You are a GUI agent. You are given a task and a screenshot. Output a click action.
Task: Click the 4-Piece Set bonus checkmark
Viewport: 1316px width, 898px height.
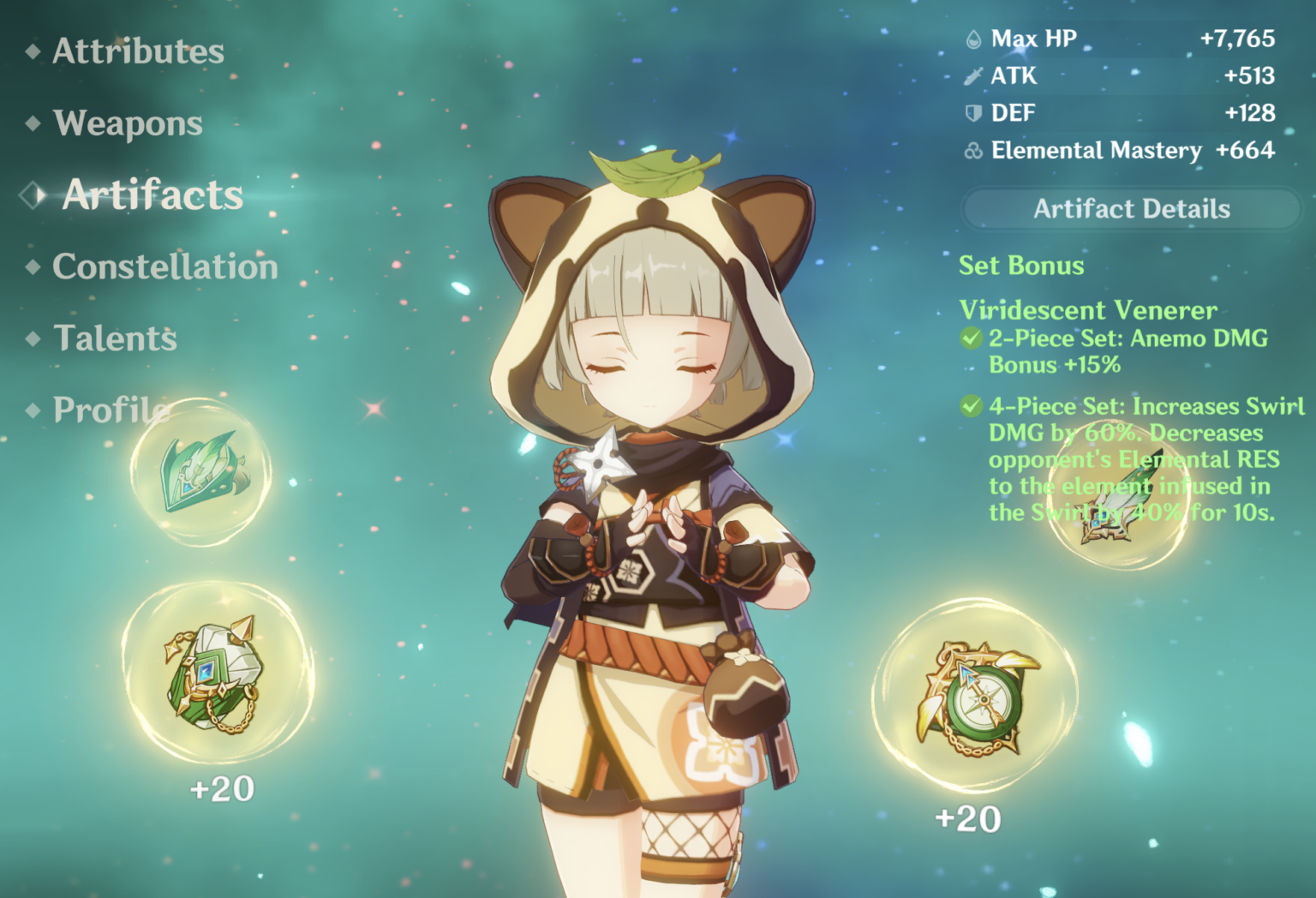point(970,406)
